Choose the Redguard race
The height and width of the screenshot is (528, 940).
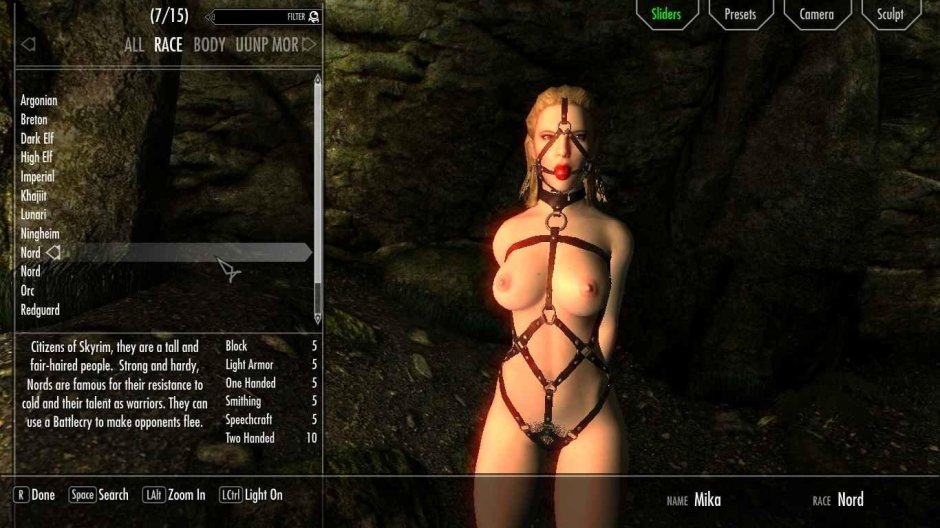39,310
